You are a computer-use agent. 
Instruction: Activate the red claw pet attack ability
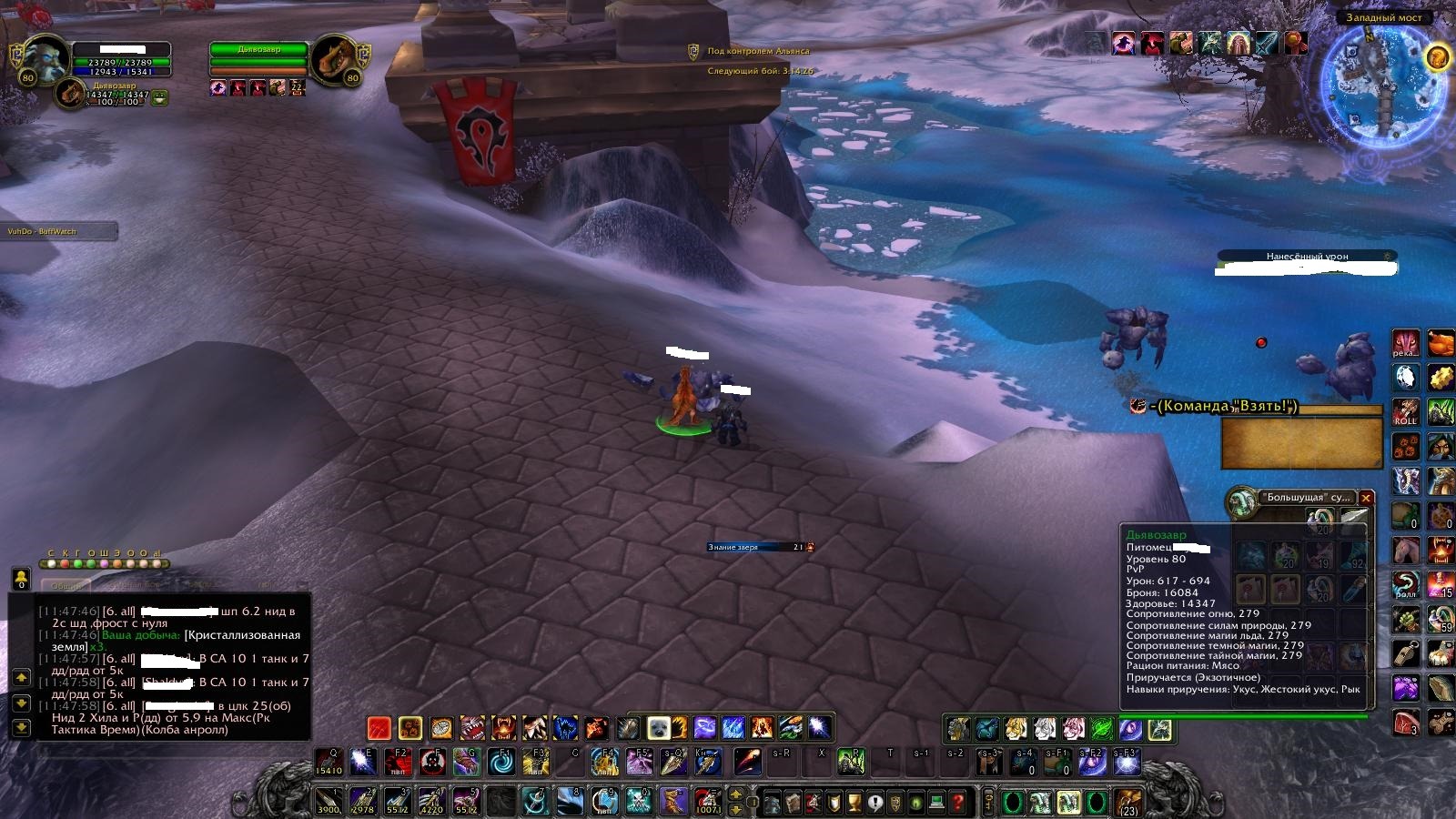379,728
